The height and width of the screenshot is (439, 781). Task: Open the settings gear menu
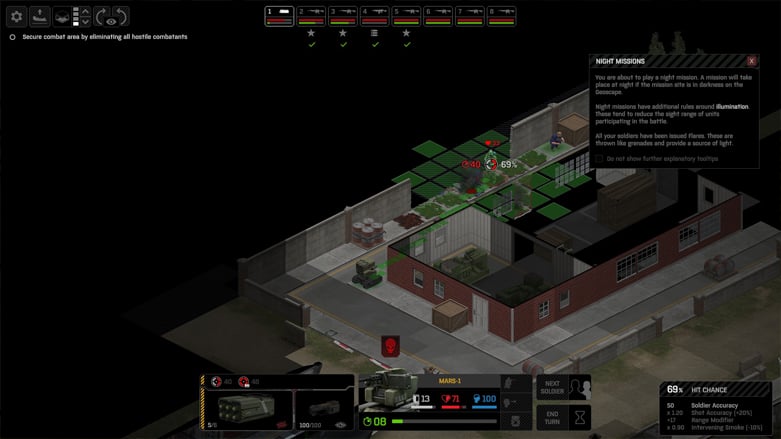[x=16, y=16]
